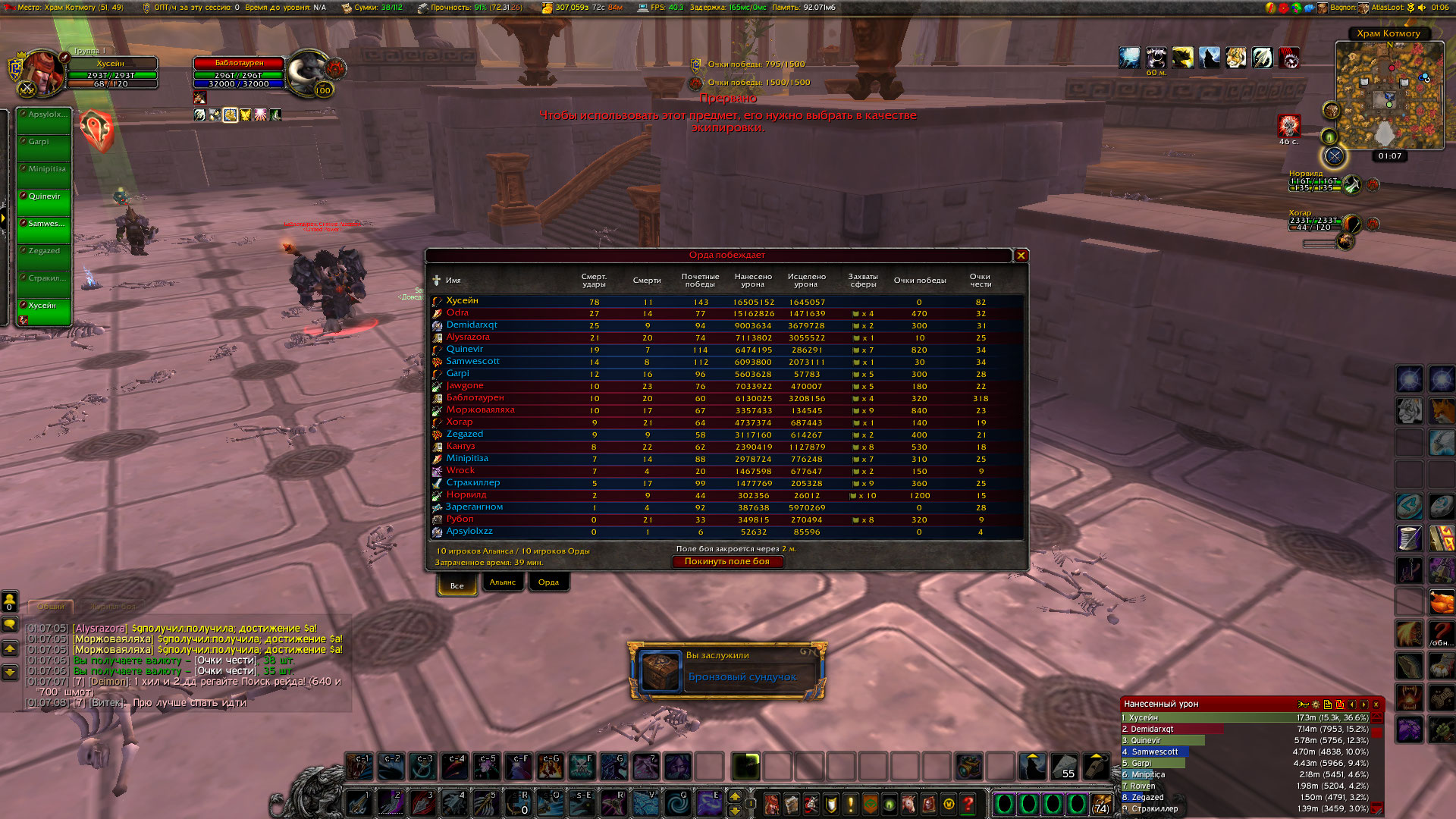Open the red question mark help button
The width and height of the screenshot is (1456, 819).
pyautogui.click(x=968, y=804)
